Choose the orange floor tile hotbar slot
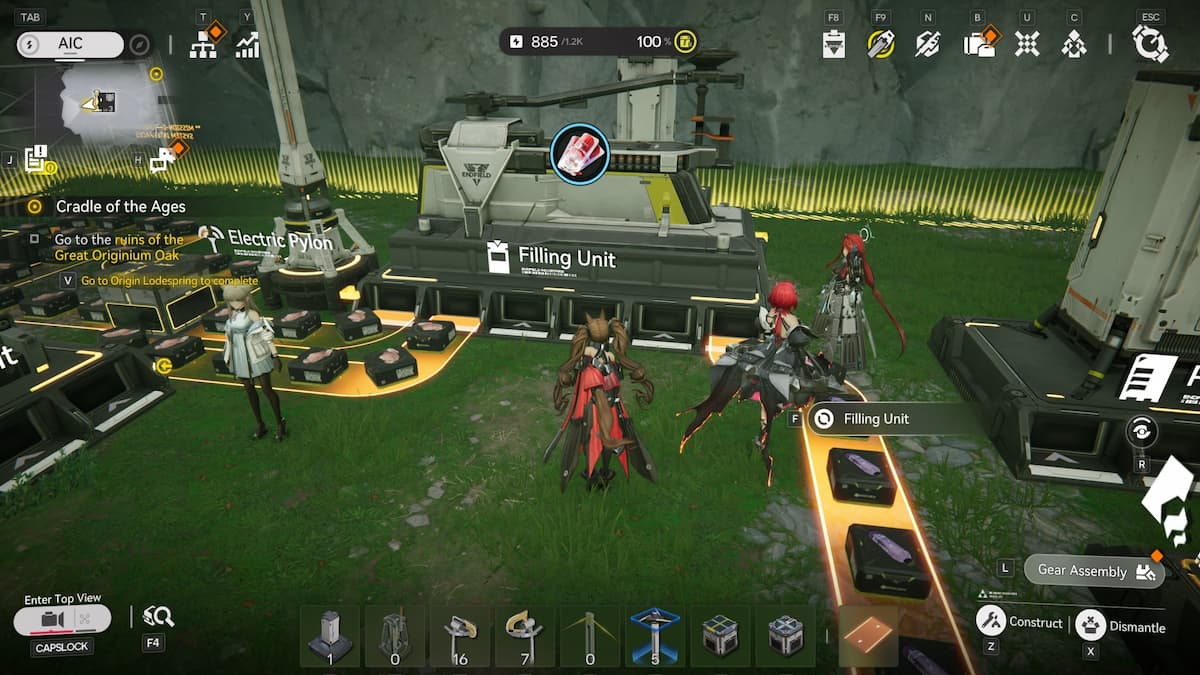Viewport: 1200px width, 675px height. 868,636
